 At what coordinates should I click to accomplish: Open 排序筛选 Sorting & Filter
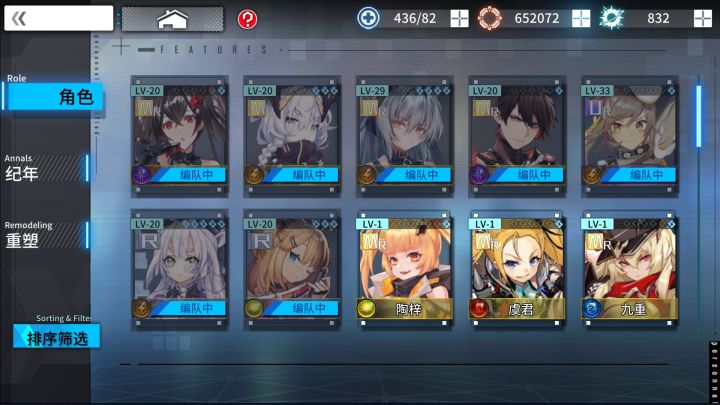pyautogui.click(x=57, y=337)
